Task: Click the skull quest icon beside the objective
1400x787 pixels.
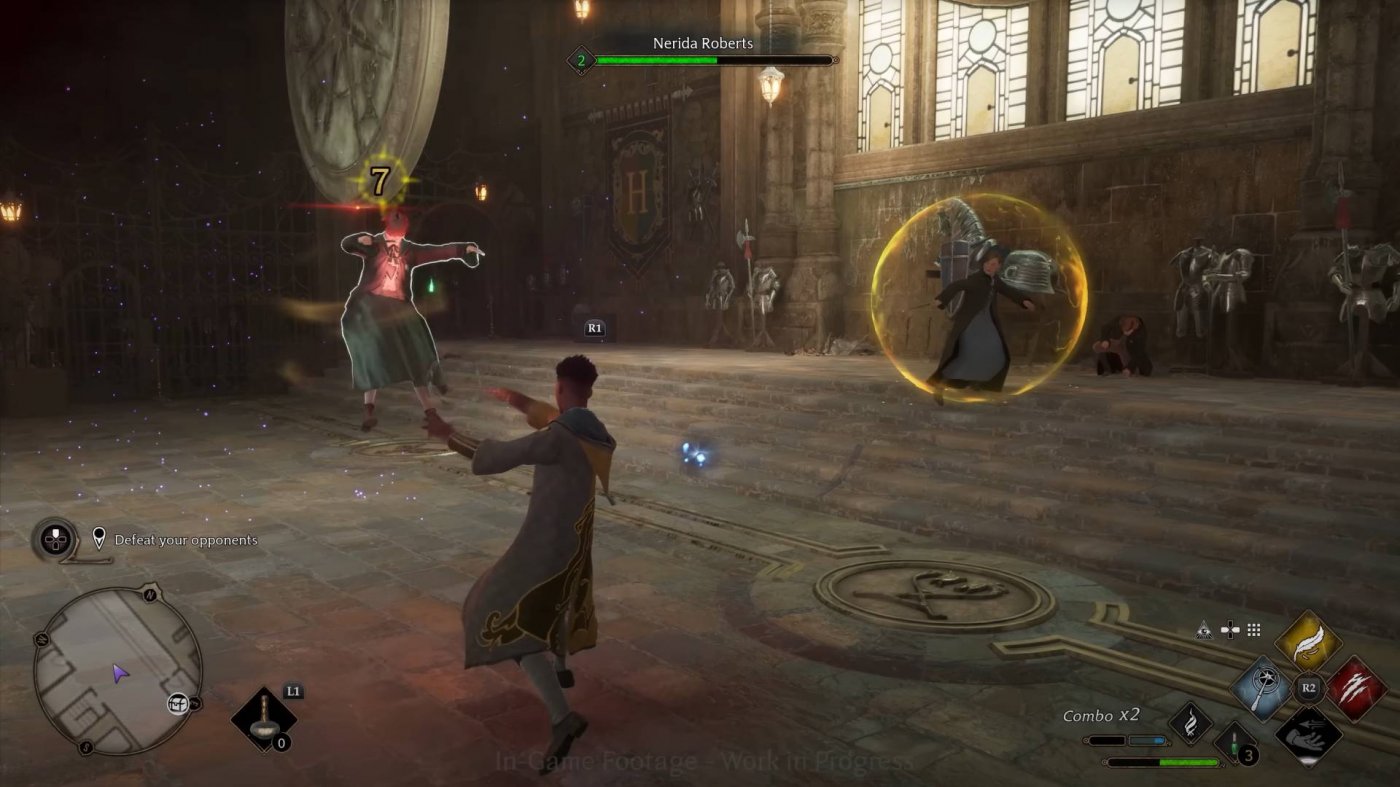Action: coord(53,538)
